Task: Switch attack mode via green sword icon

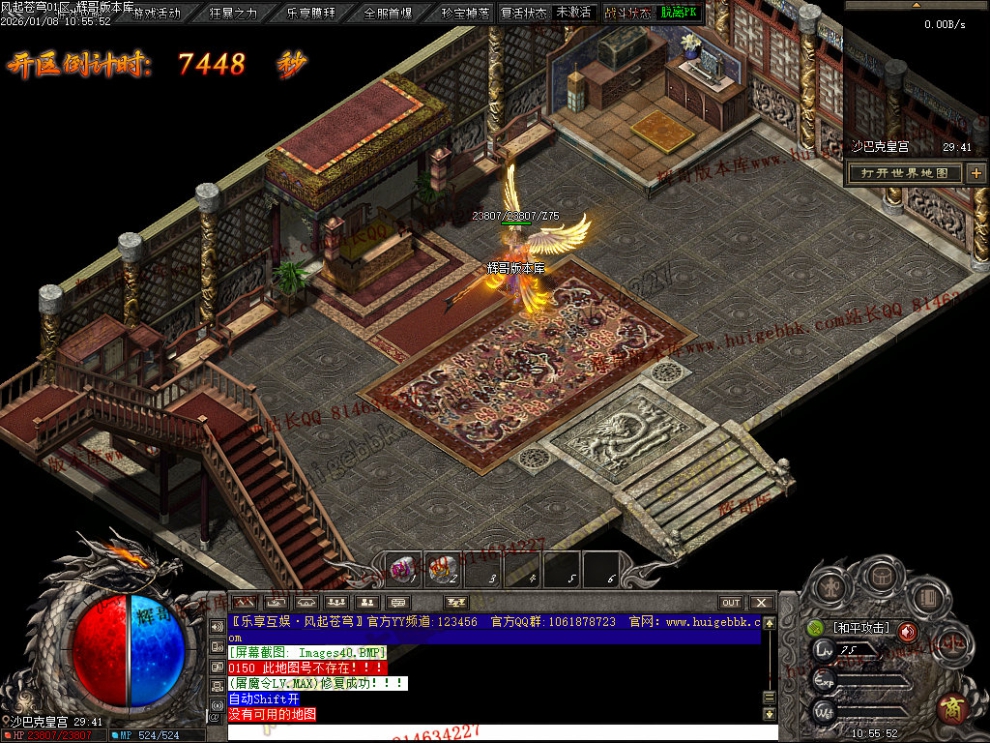Action: (x=816, y=629)
